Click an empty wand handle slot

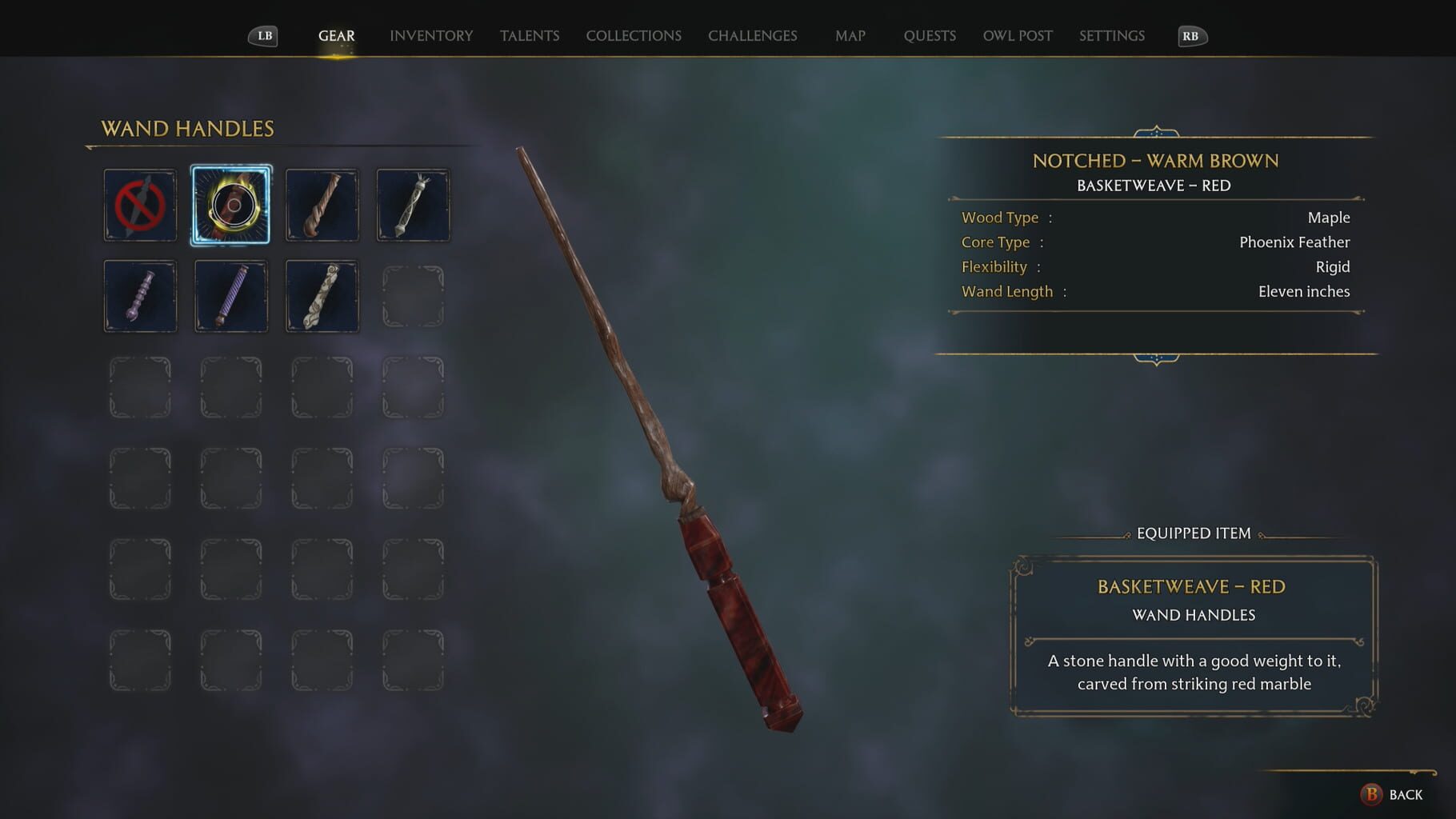tap(413, 295)
